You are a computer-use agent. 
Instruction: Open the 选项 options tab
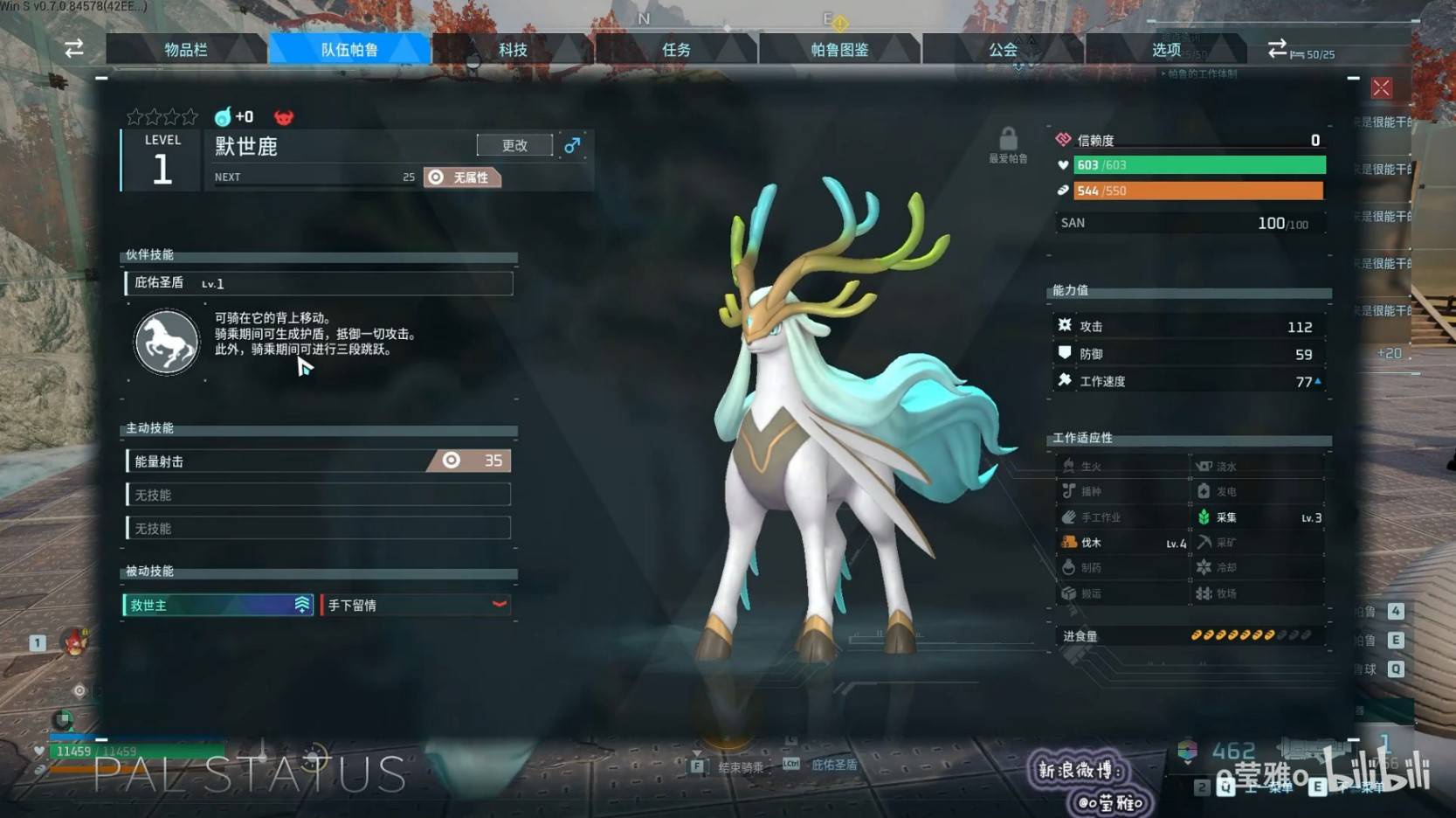(1166, 50)
